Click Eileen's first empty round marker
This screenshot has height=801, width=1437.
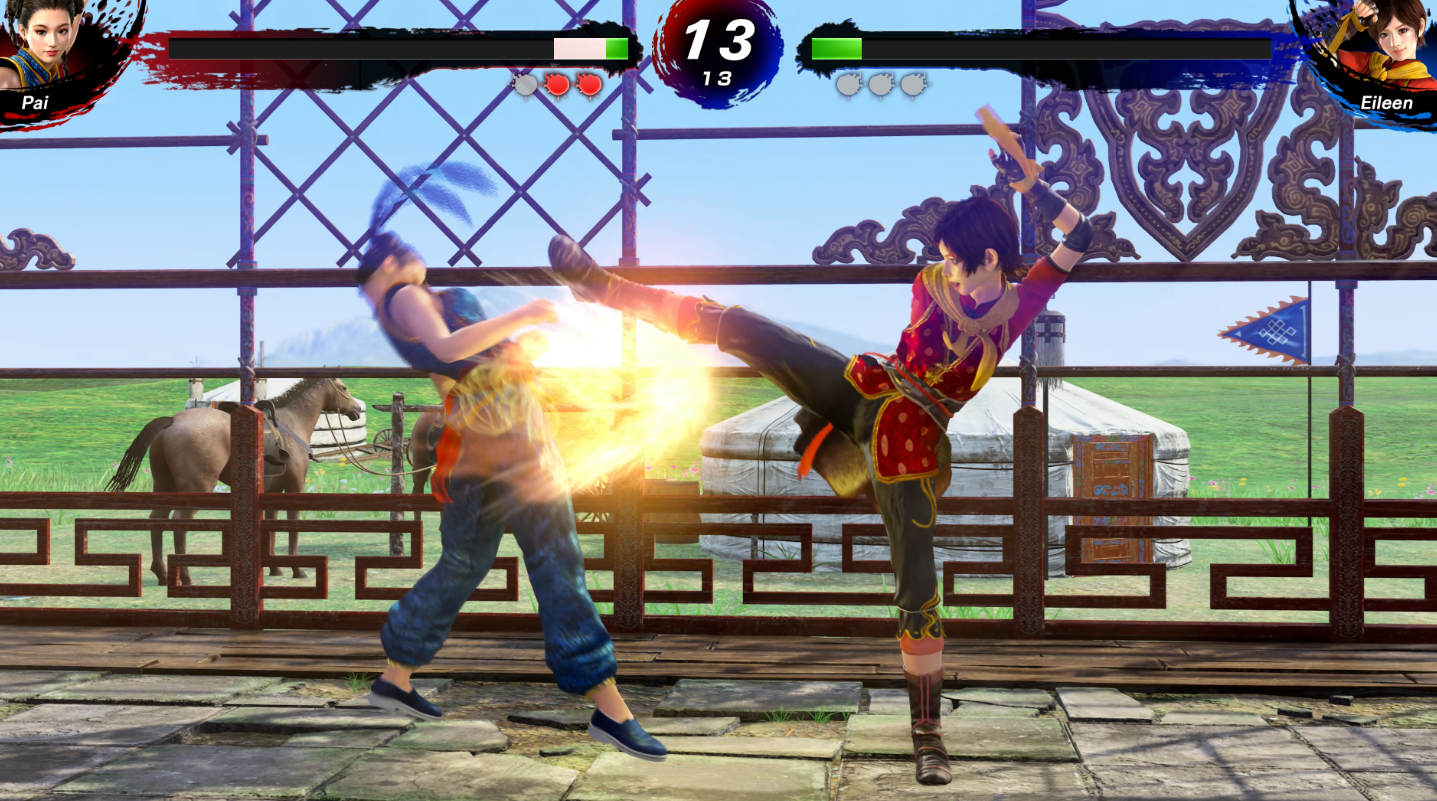(847, 83)
